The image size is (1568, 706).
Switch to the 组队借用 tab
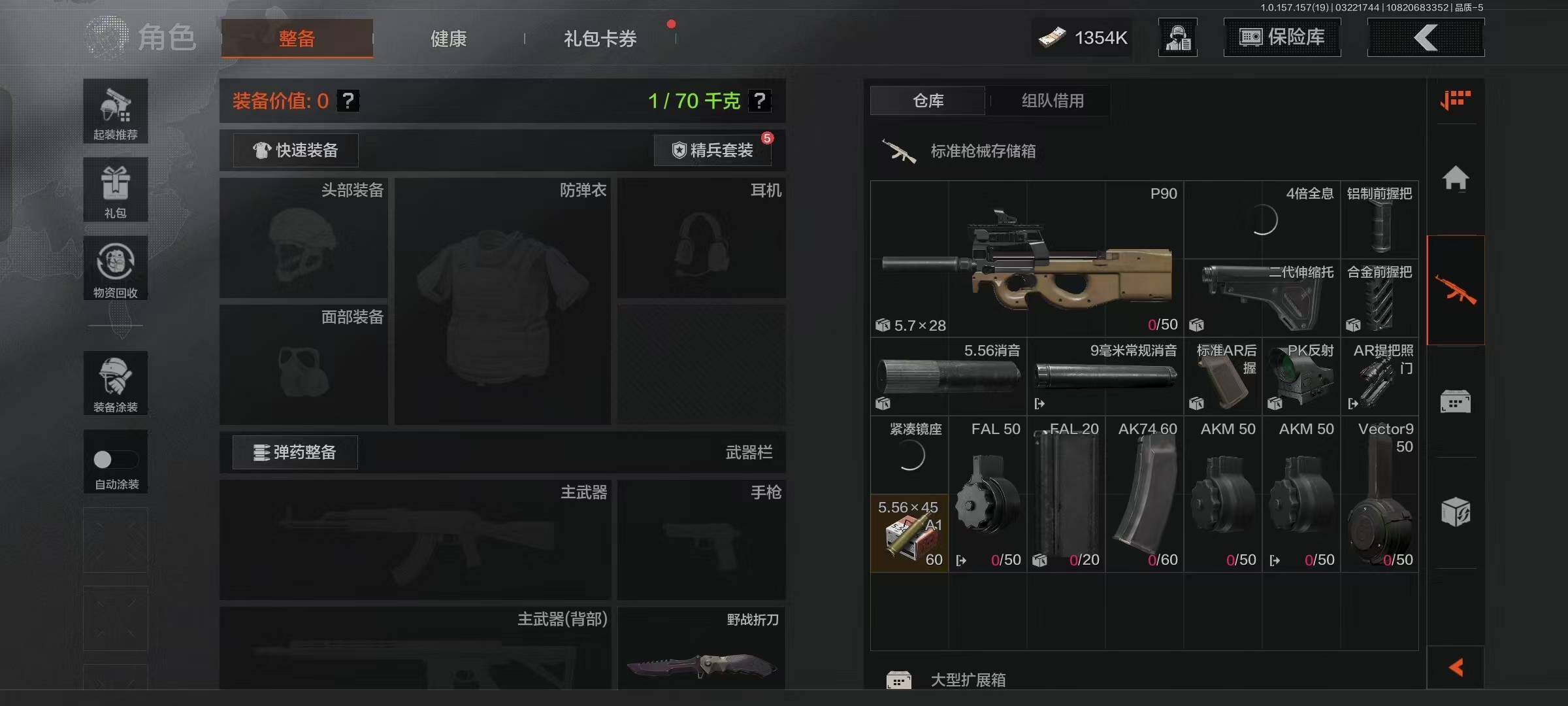click(1052, 101)
